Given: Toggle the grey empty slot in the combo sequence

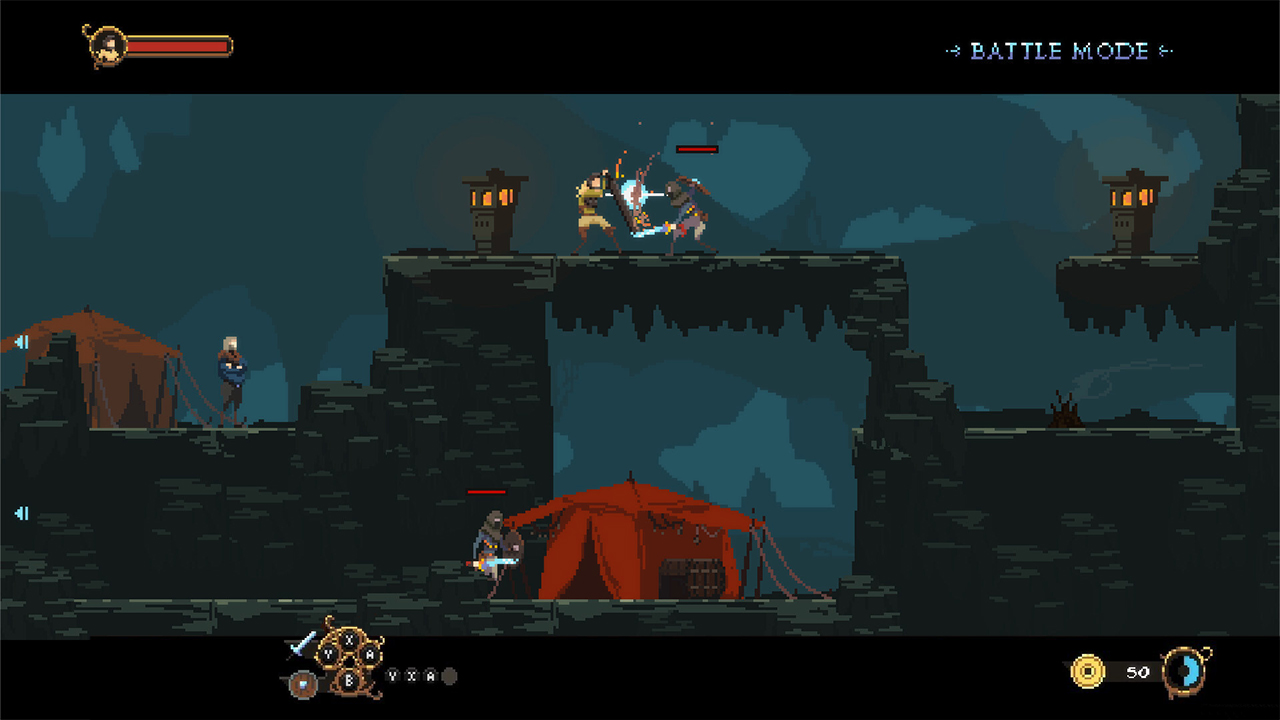Looking at the screenshot, I should pyautogui.click(x=449, y=677).
